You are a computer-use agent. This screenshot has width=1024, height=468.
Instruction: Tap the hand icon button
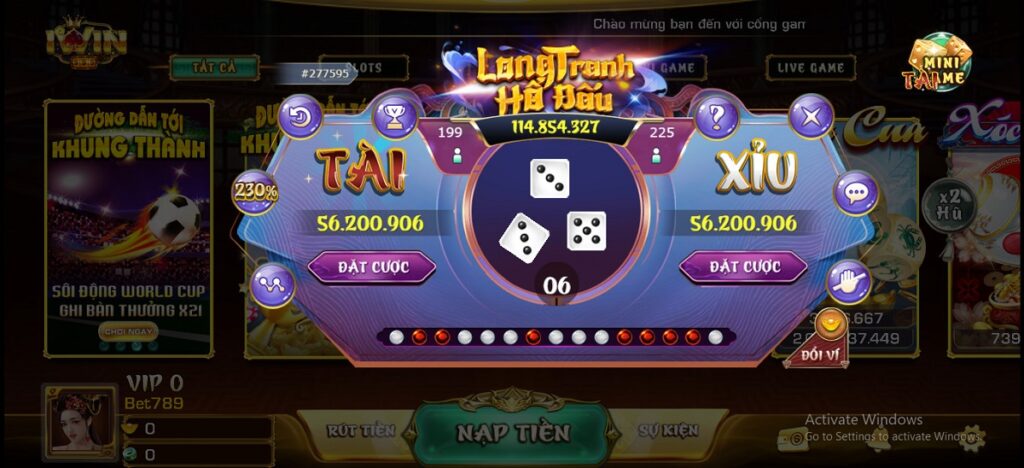coord(850,282)
